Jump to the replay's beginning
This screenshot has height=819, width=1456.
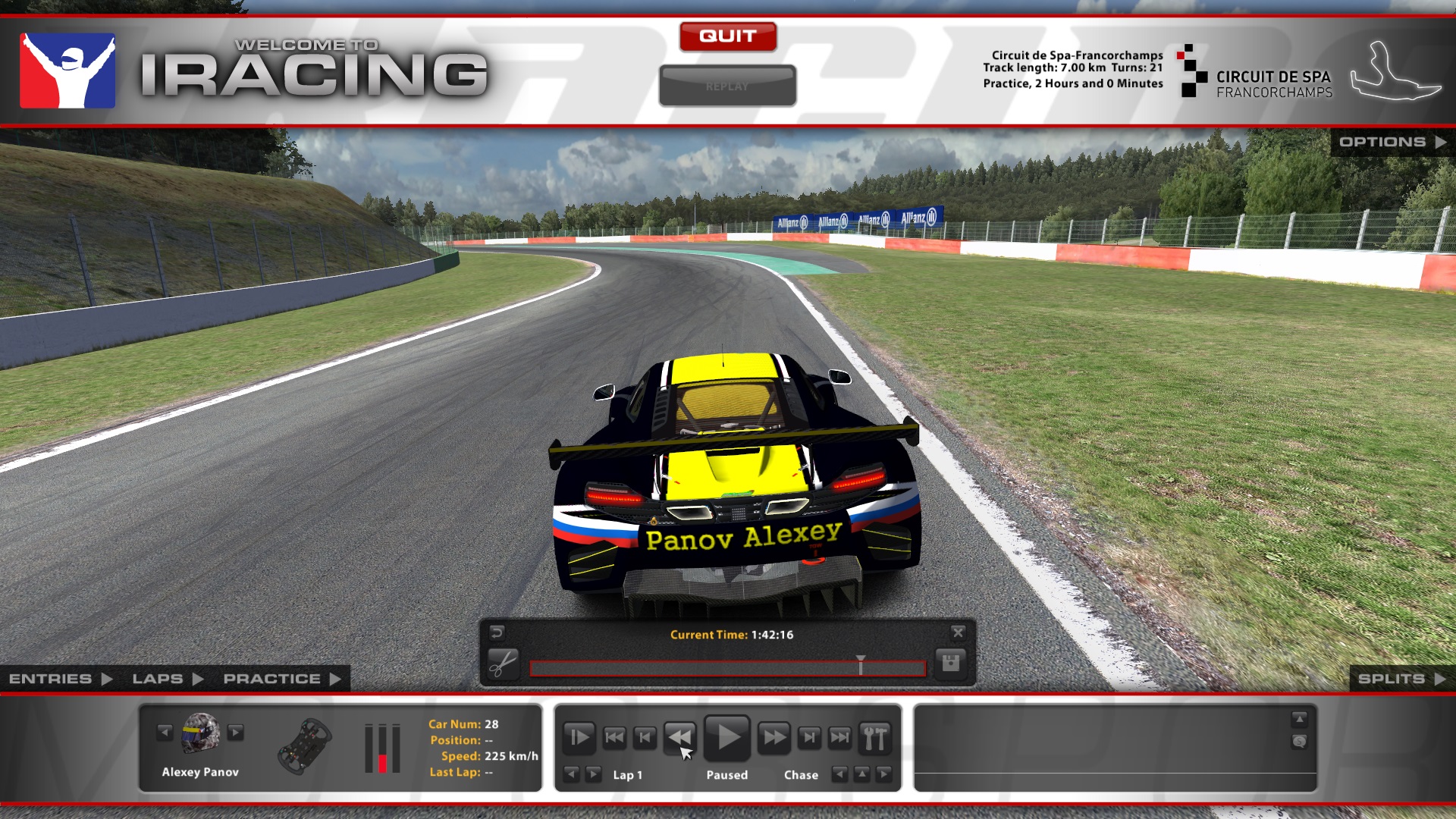(614, 737)
